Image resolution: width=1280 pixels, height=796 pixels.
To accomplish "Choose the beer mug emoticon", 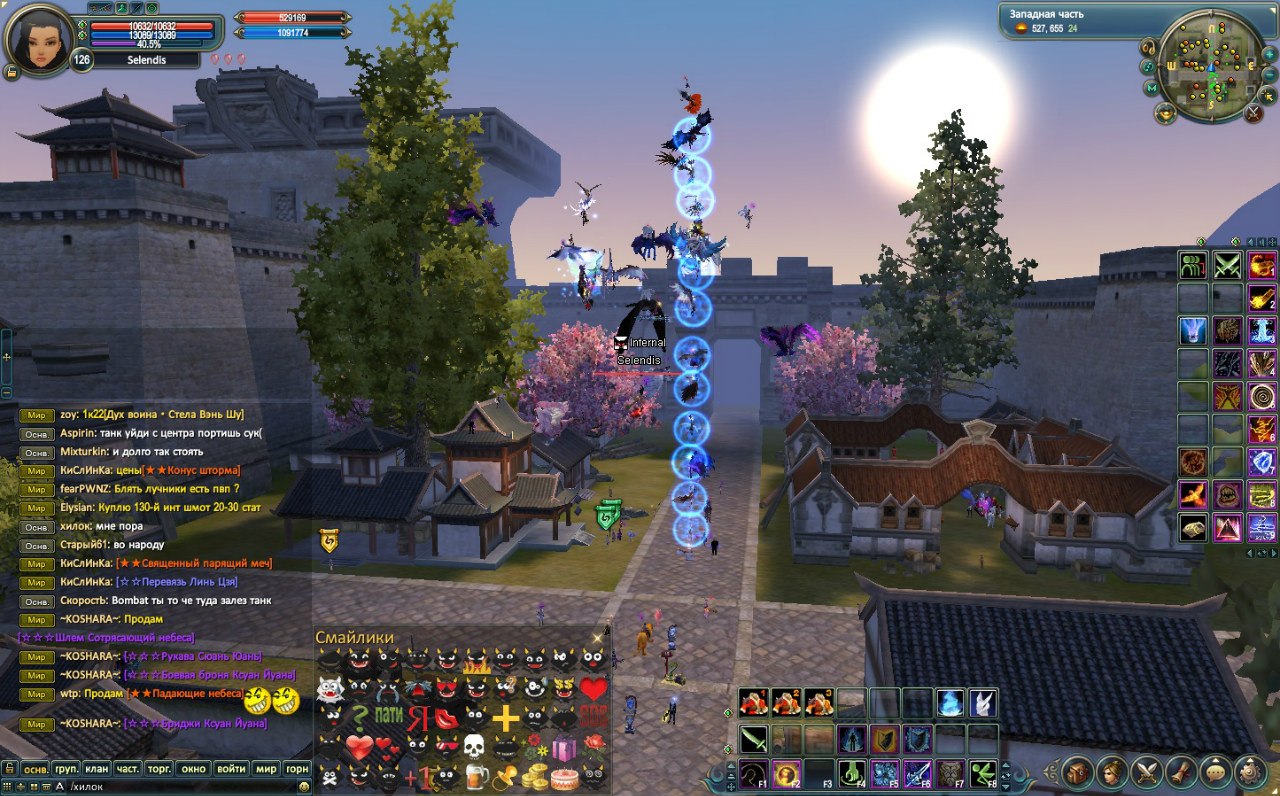I will 477,775.
